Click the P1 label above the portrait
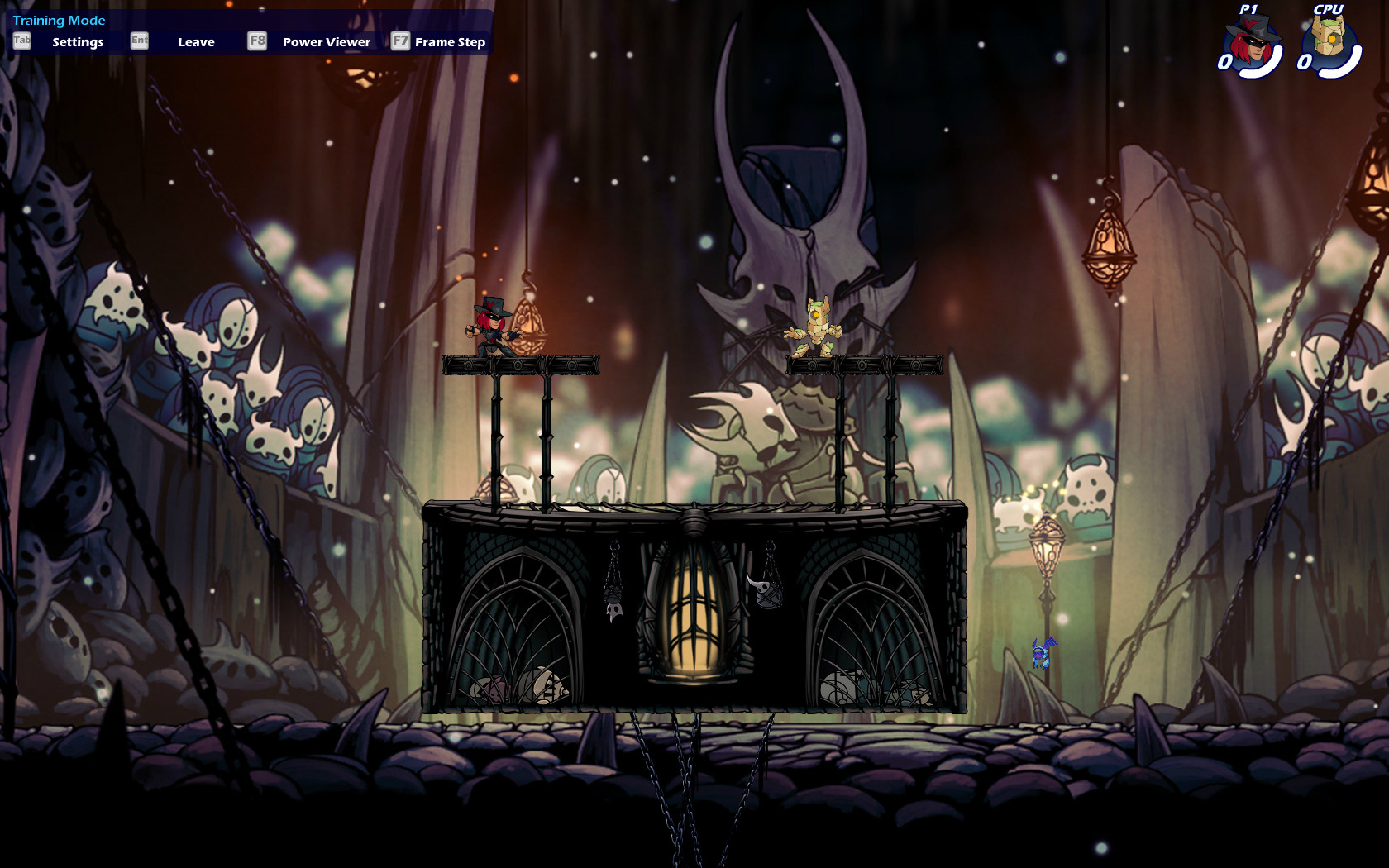Viewport: 1389px width, 868px height. [x=1250, y=9]
